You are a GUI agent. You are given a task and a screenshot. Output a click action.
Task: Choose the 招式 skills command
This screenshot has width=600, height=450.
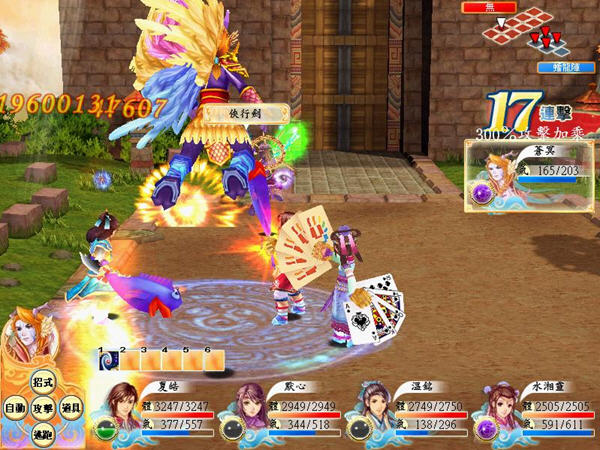(x=42, y=382)
